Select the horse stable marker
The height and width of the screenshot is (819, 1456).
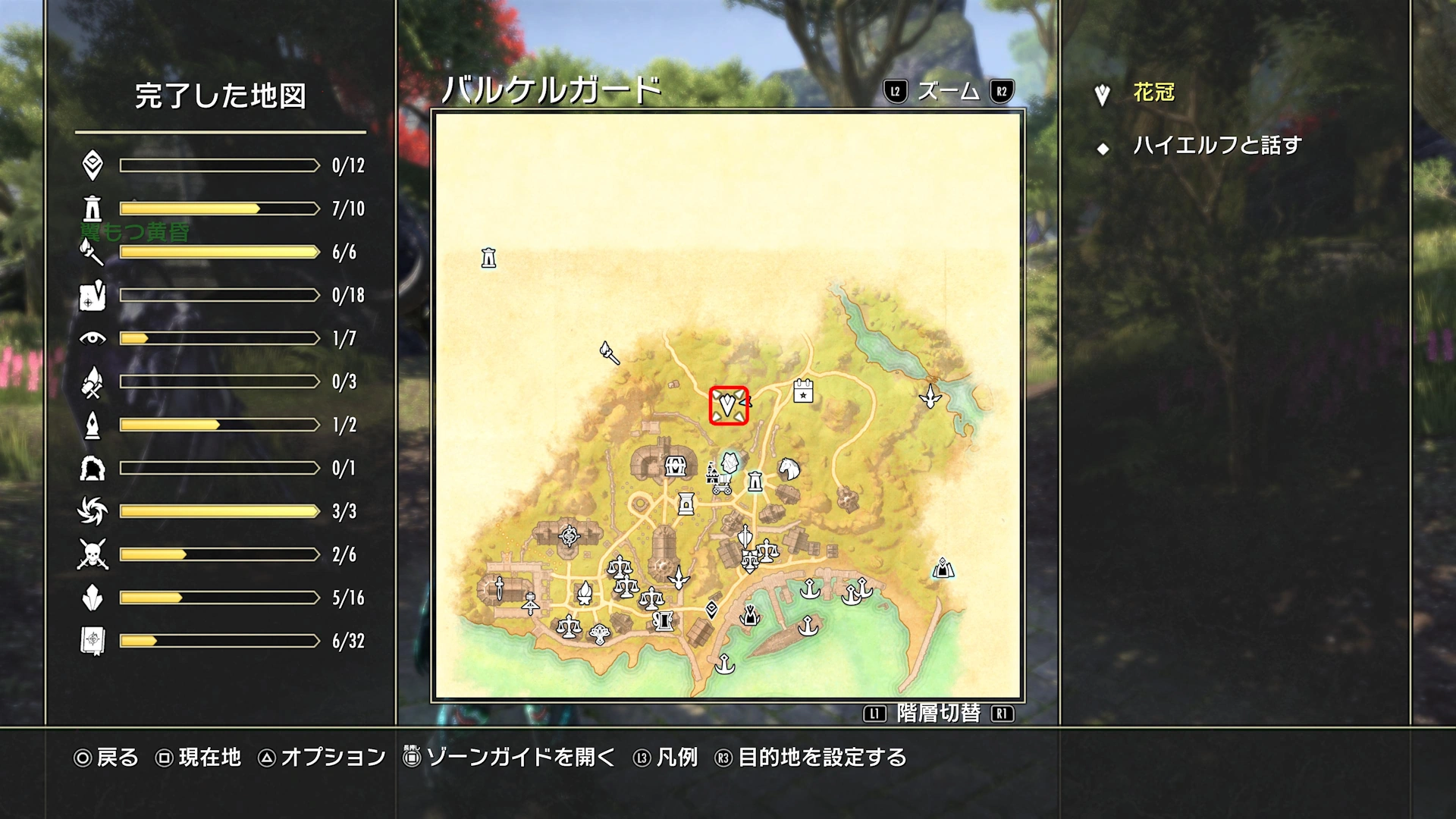[789, 469]
